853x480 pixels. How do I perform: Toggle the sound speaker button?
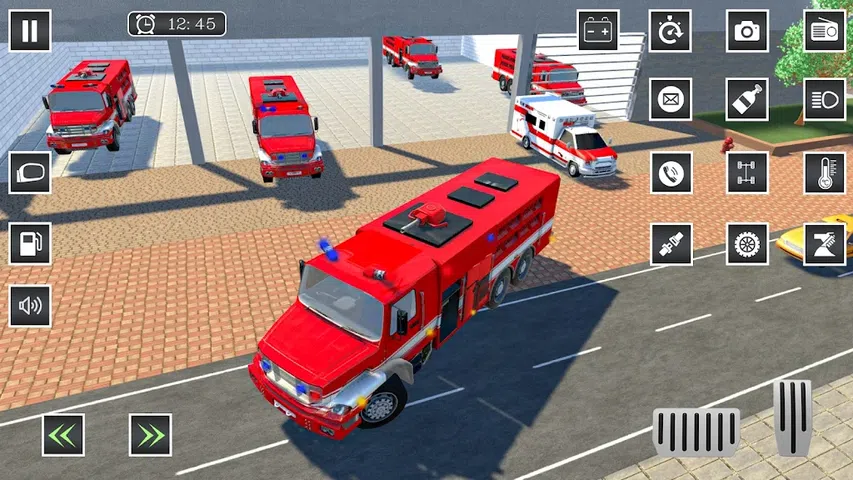pos(30,305)
